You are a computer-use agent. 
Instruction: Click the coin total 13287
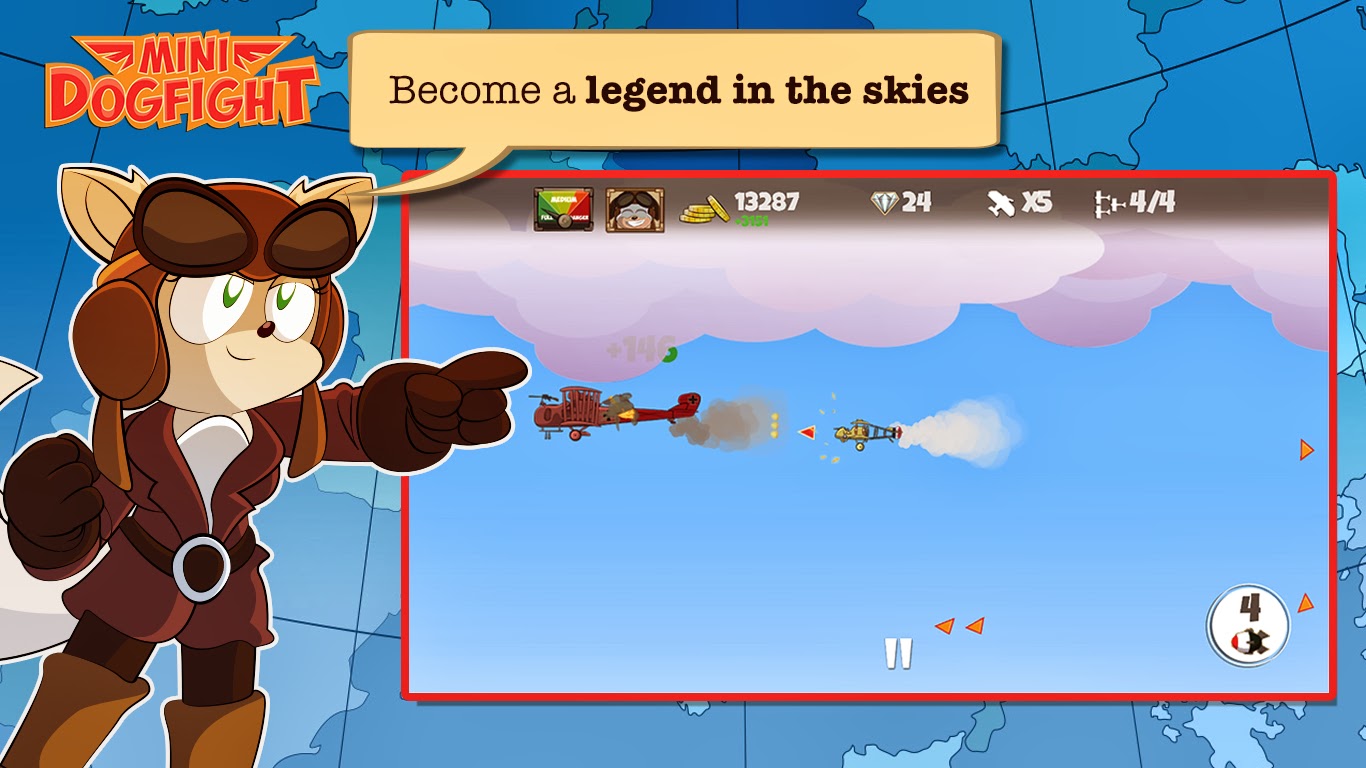point(766,202)
